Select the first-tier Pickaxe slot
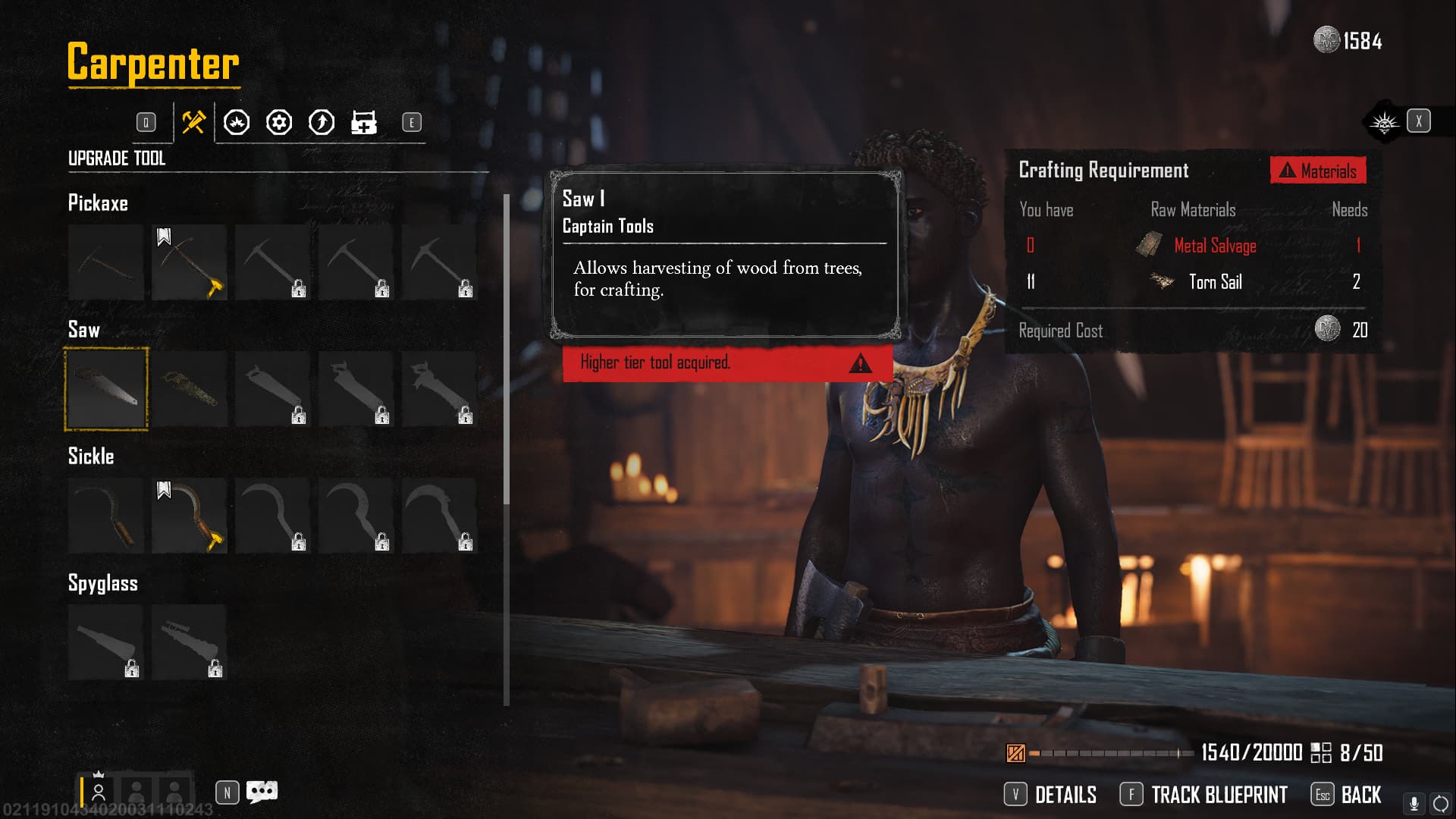Screen dimensions: 1456x819 (x=106, y=262)
